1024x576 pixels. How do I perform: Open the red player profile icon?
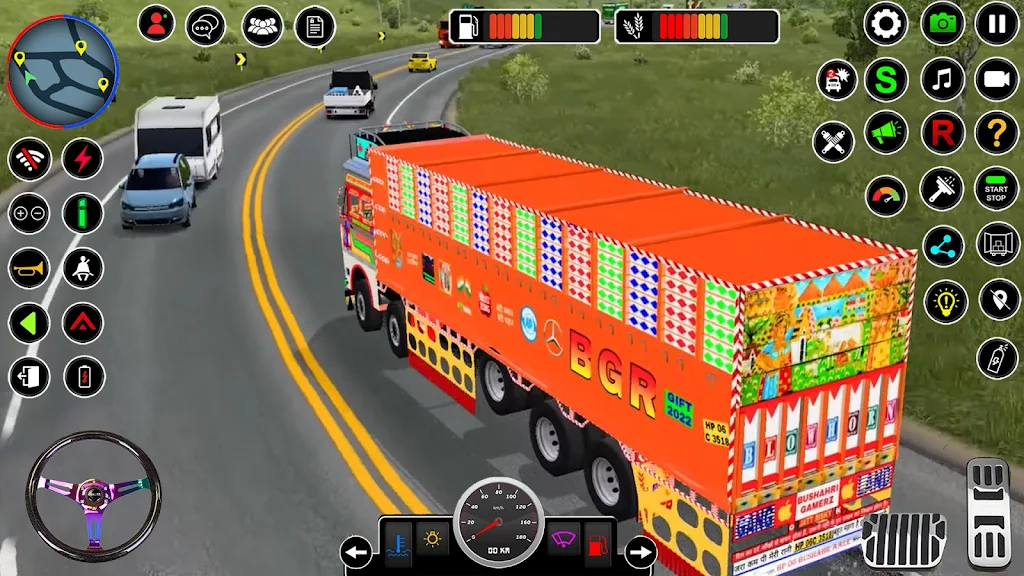pos(156,23)
